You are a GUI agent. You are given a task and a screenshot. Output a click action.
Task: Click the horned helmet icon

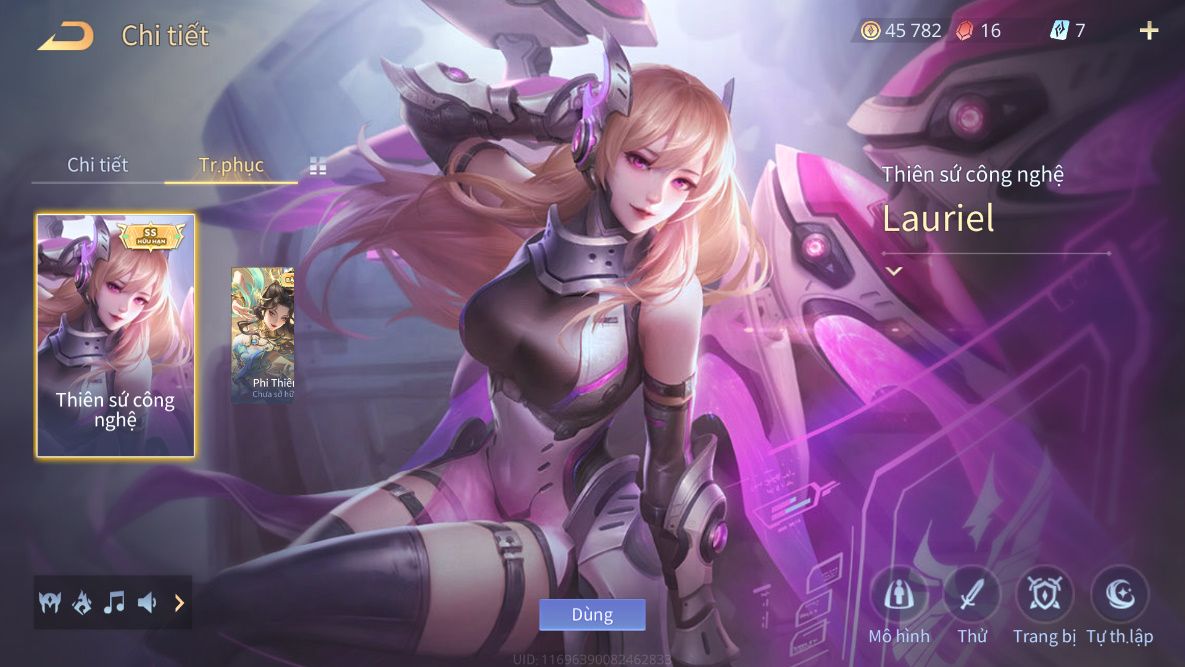pos(50,602)
